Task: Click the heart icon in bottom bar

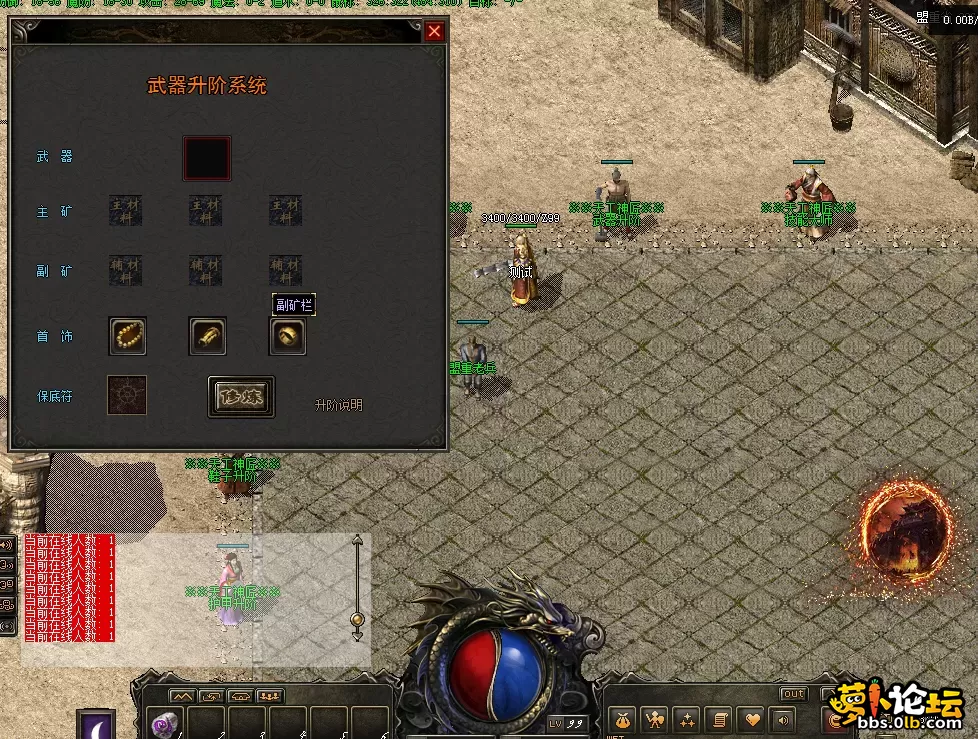Action: (750, 719)
